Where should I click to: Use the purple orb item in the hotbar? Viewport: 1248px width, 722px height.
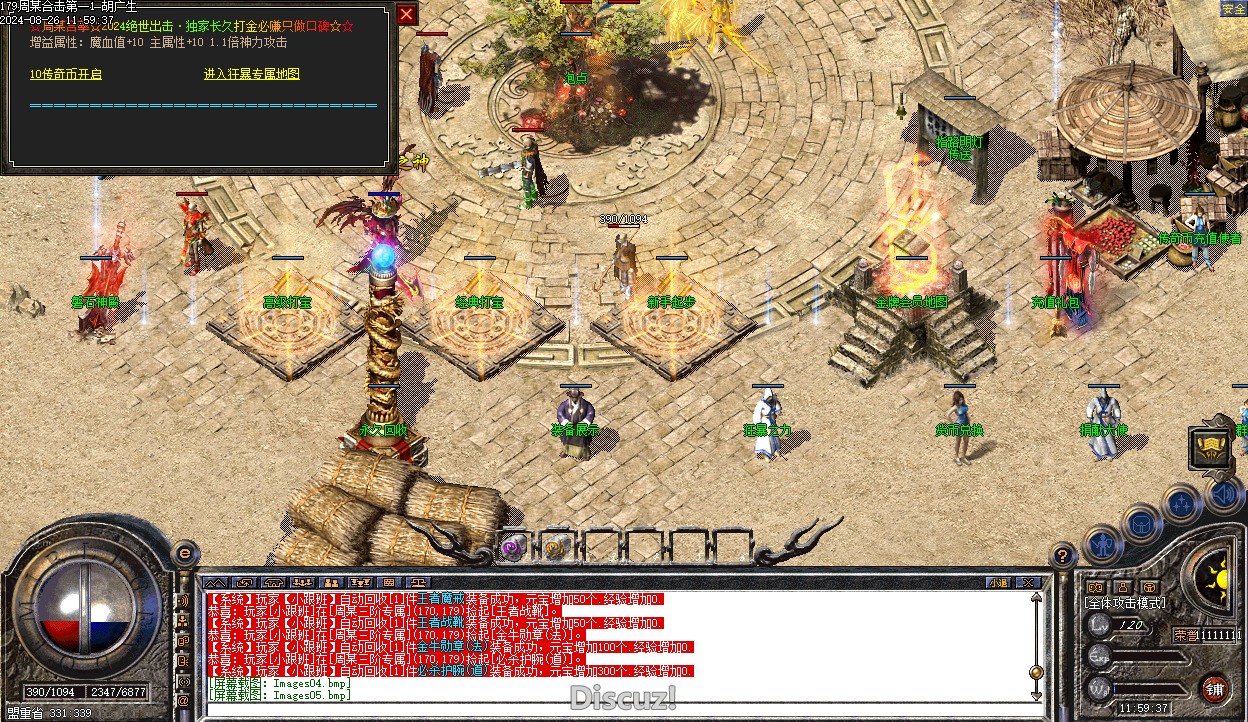tap(513, 546)
